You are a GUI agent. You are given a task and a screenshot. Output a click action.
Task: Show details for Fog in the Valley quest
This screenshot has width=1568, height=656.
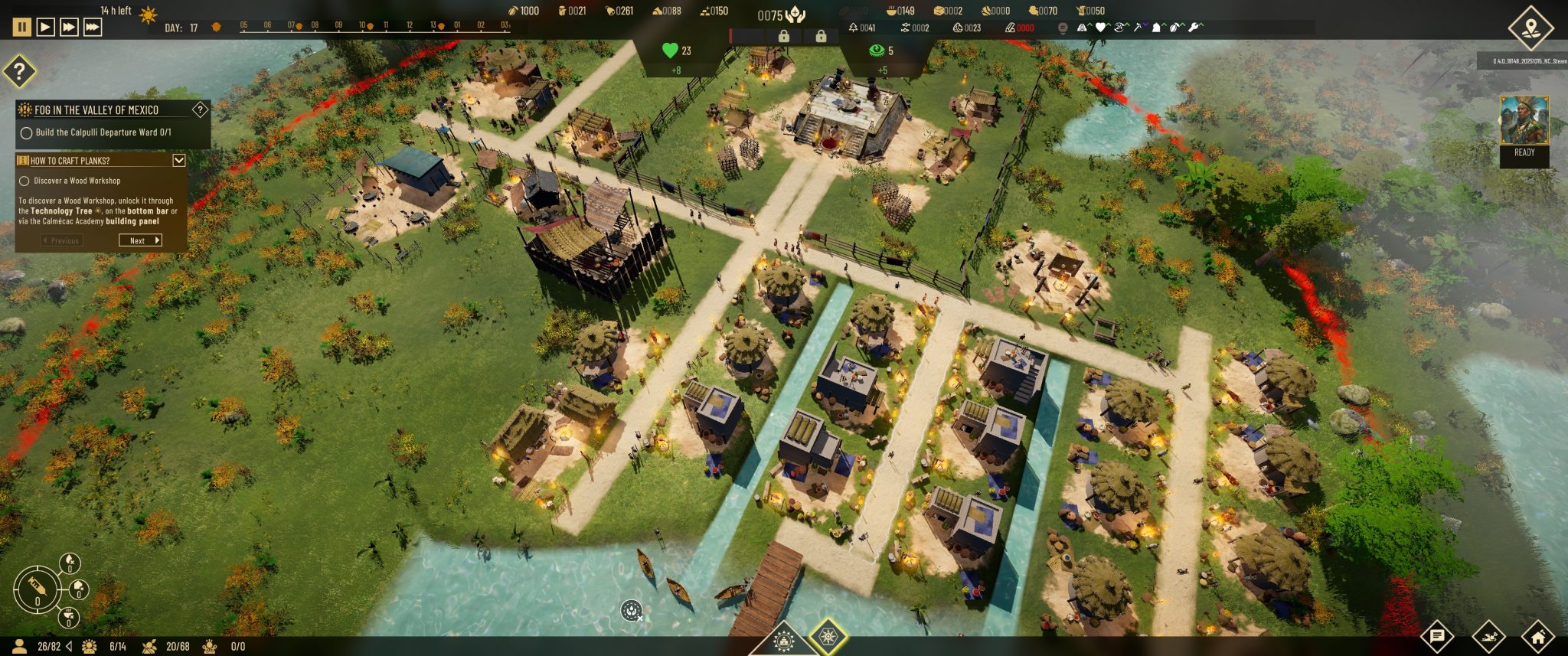click(x=200, y=109)
